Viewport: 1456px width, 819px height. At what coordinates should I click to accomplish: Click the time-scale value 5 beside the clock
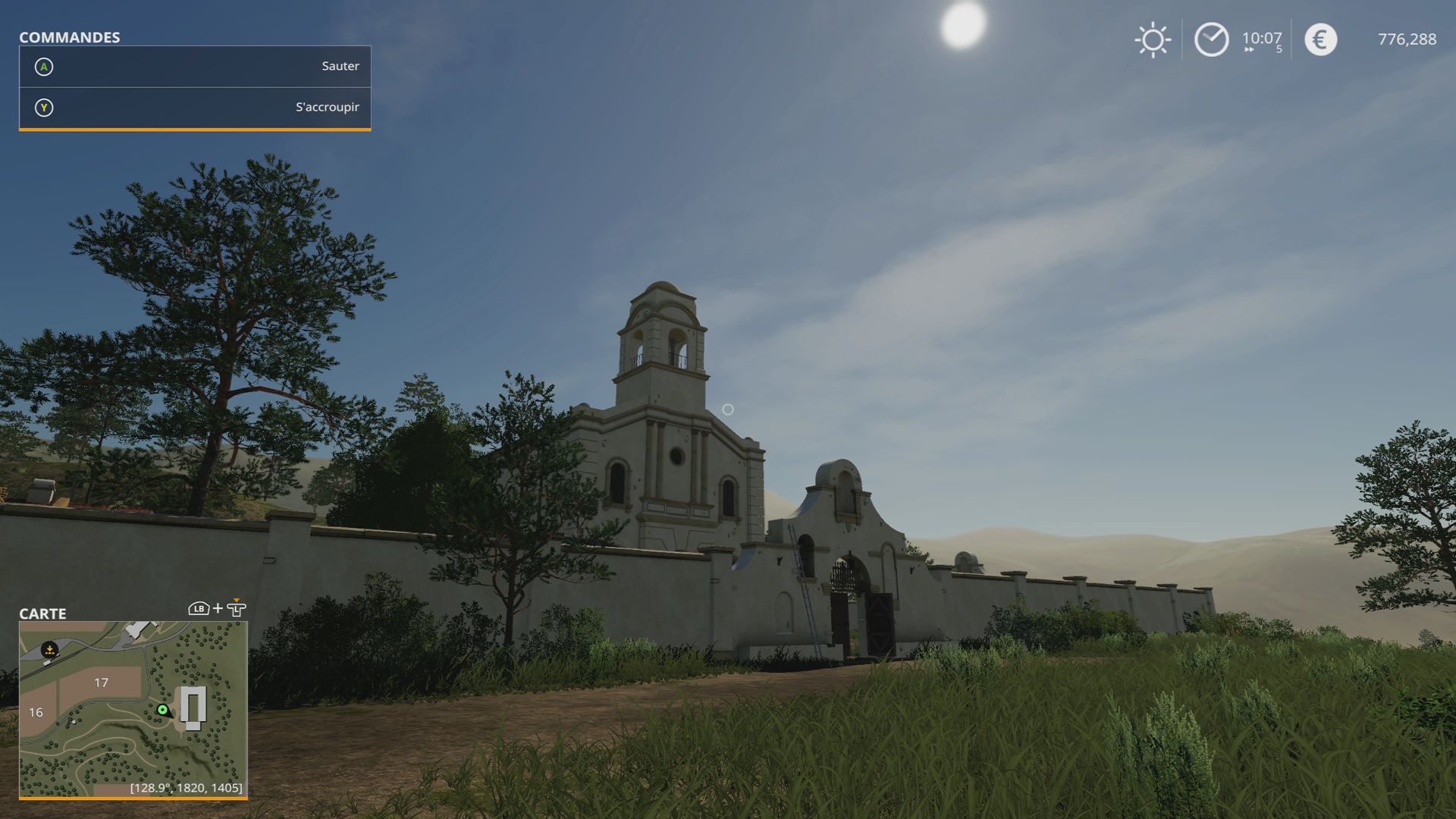1279,49
